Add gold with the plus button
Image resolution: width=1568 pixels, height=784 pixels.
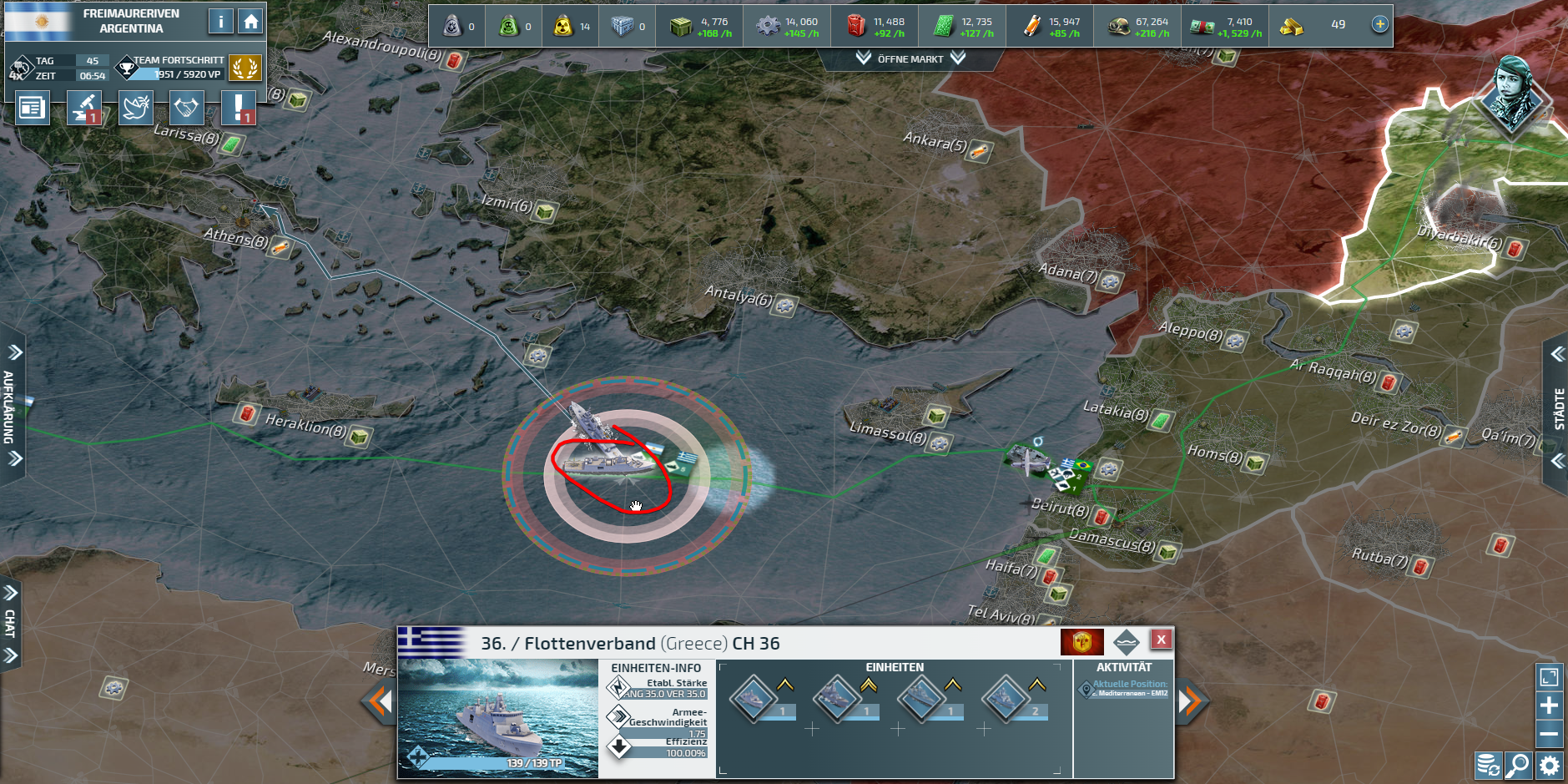tap(1380, 24)
